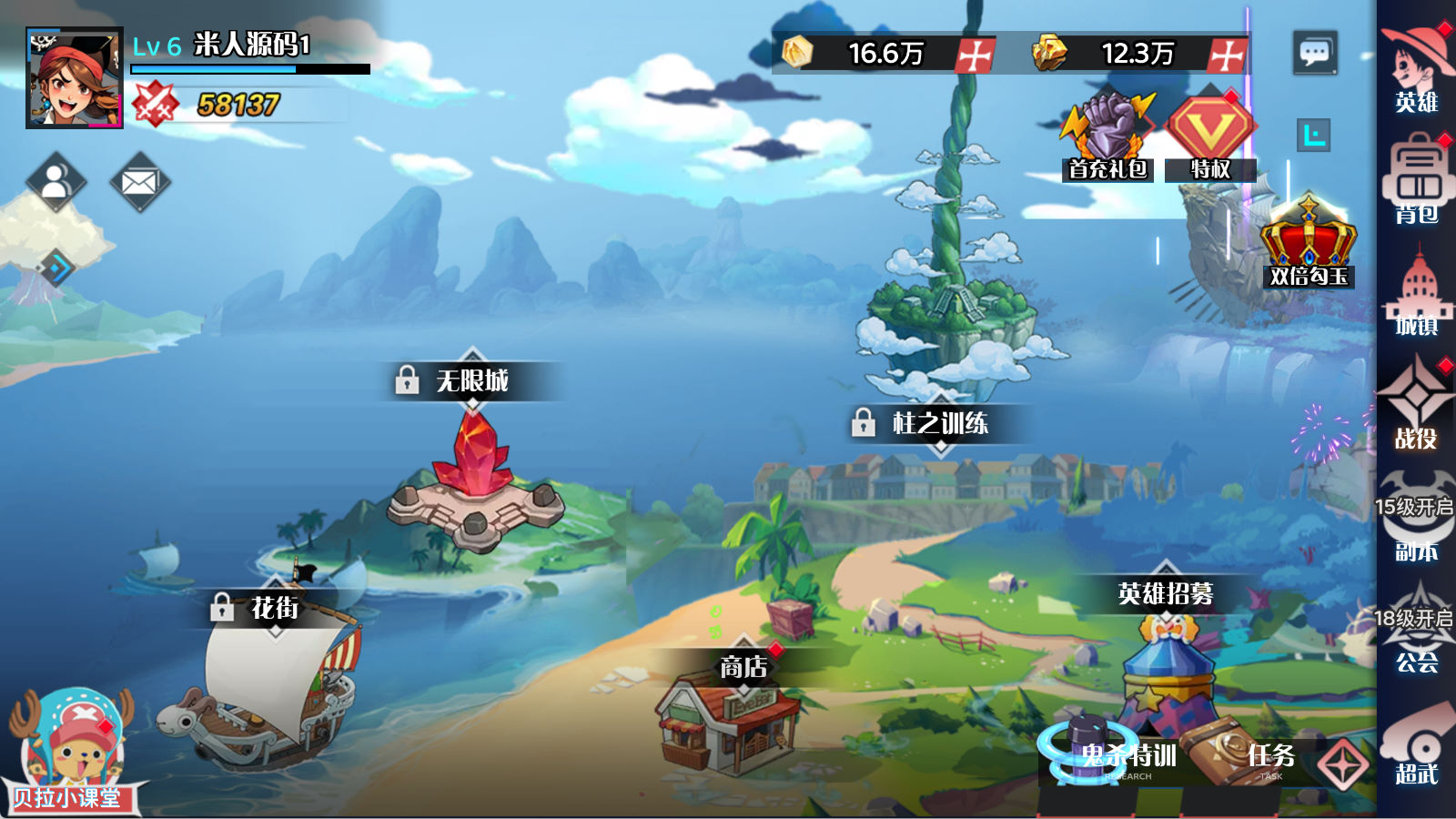This screenshot has width=1456, height=819.
Task: Add gold ingots with the plus button
Action: (1227, 55)
